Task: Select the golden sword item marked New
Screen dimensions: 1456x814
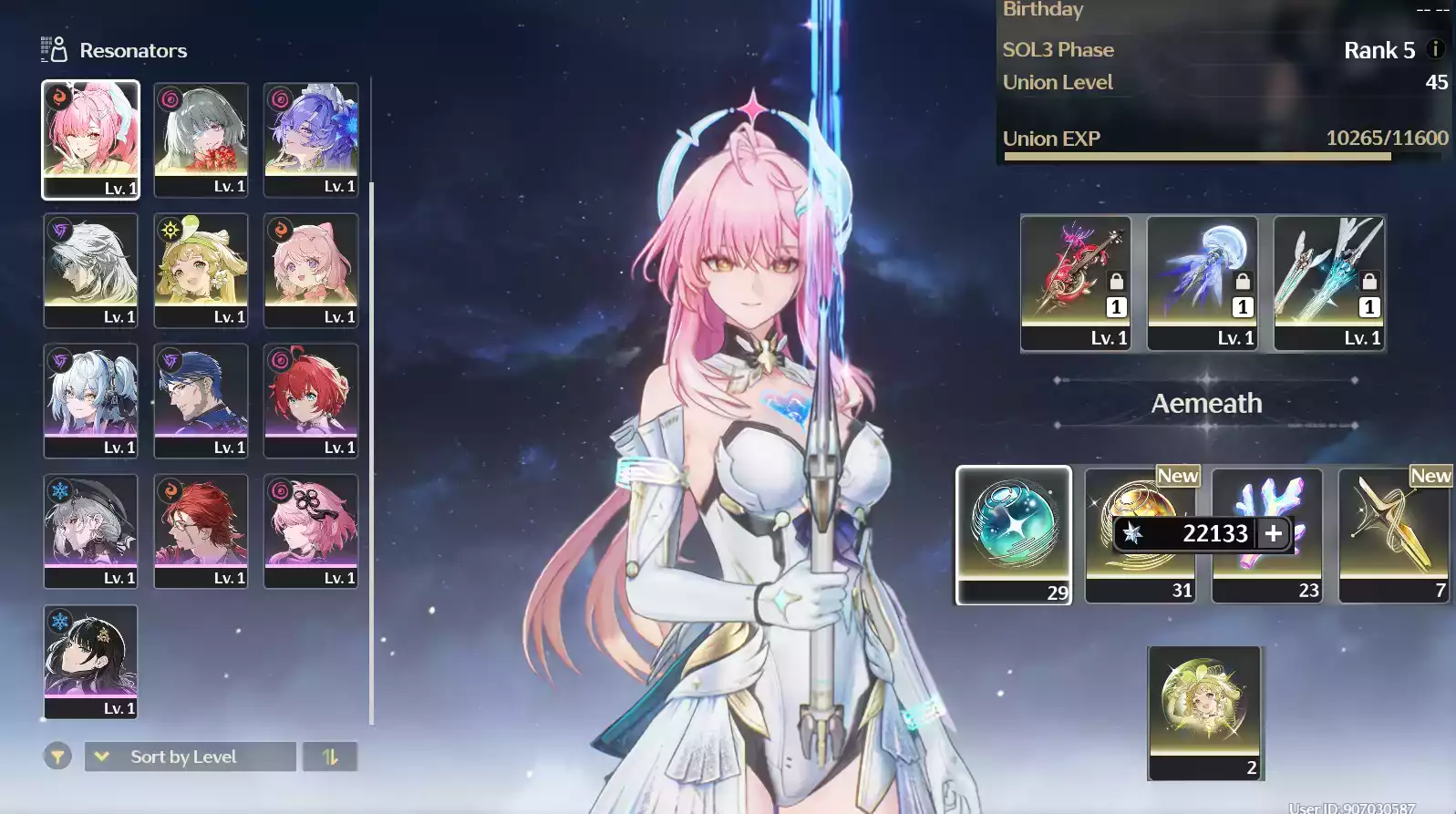Action: pos(1393,534)
